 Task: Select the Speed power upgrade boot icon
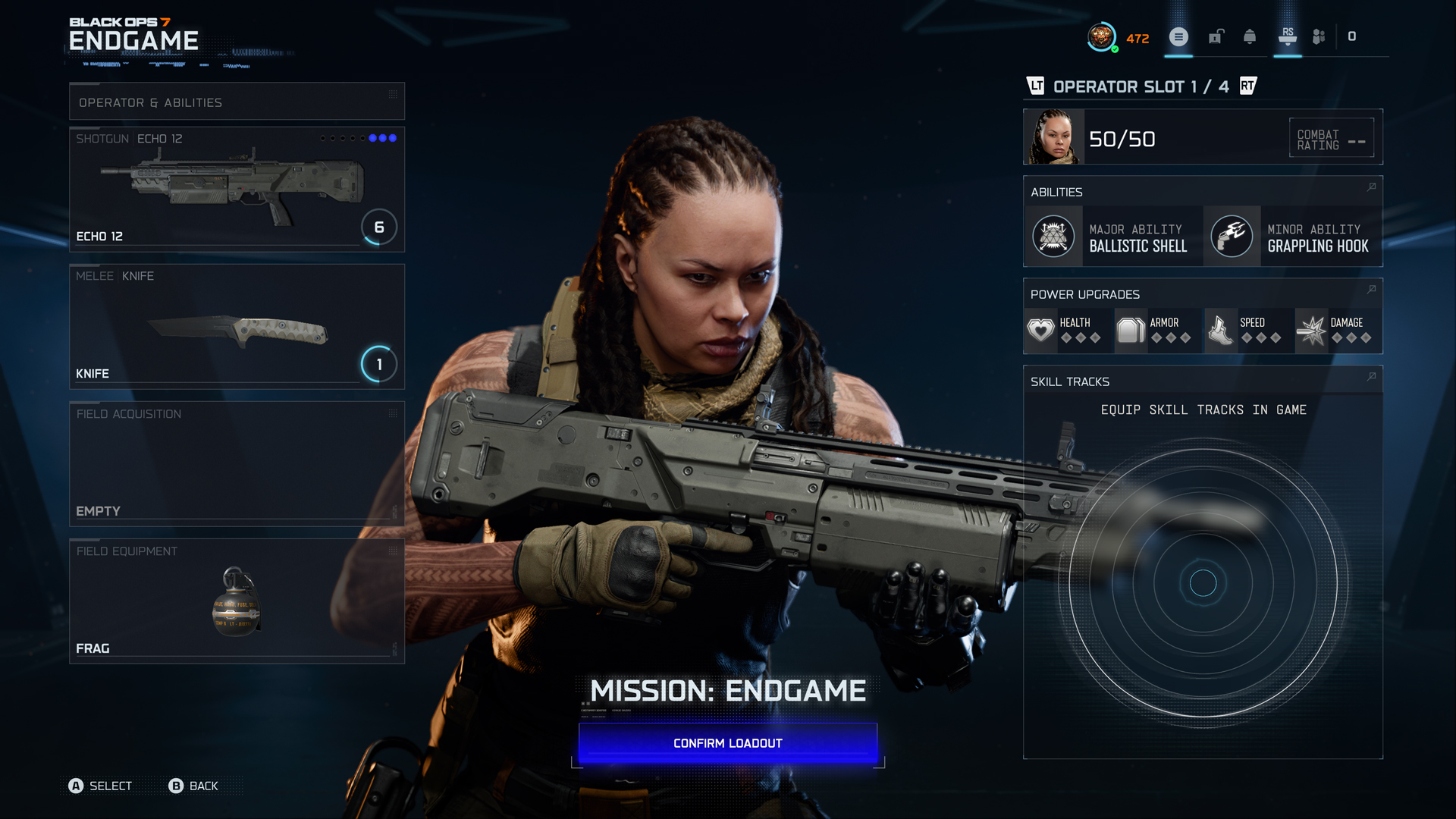pos(1219,329)
